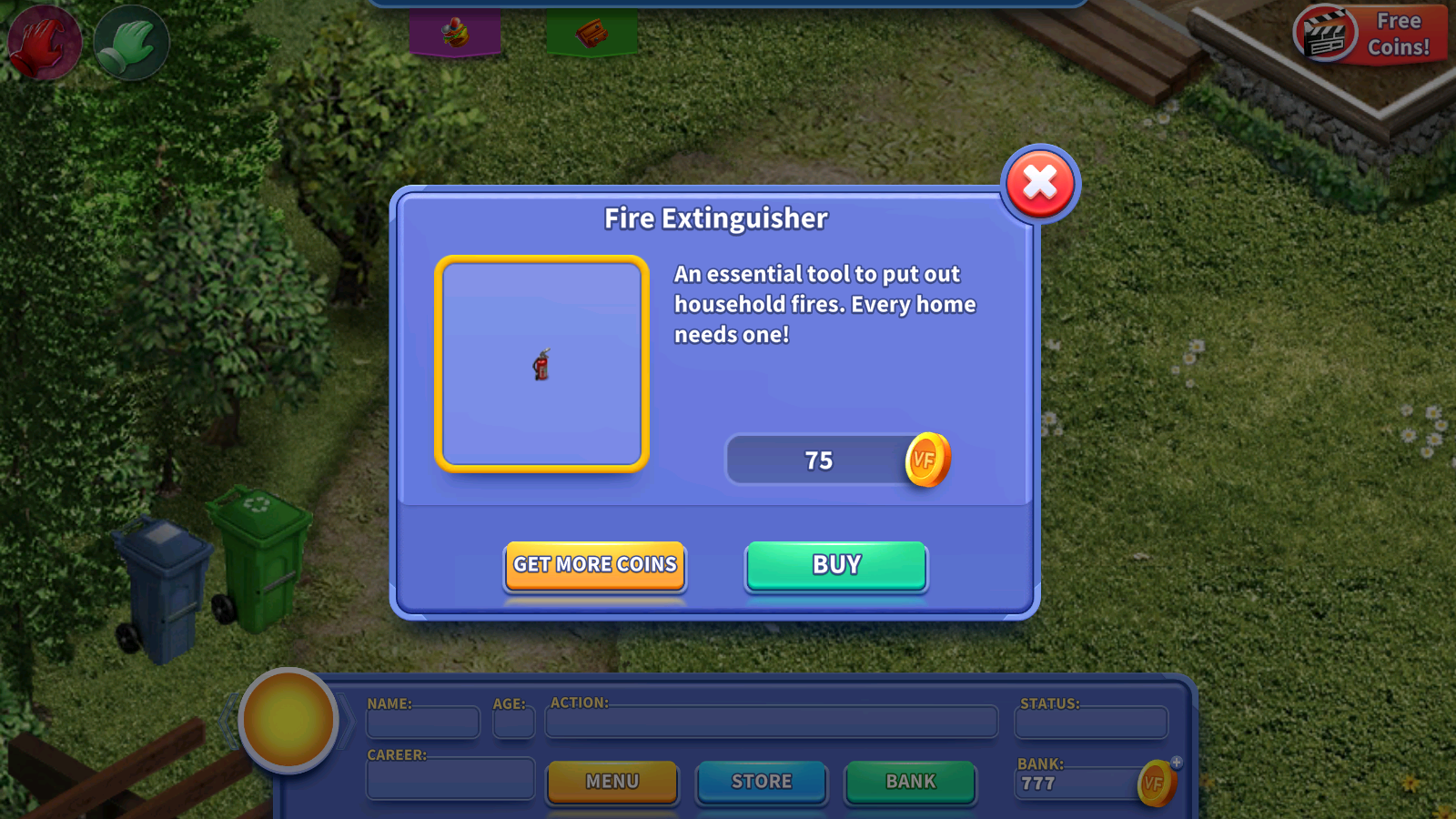The width and height of the screenshot is (1456, 819).
Task: Click the 75 price bar
Action: click(x=816, y=460)
